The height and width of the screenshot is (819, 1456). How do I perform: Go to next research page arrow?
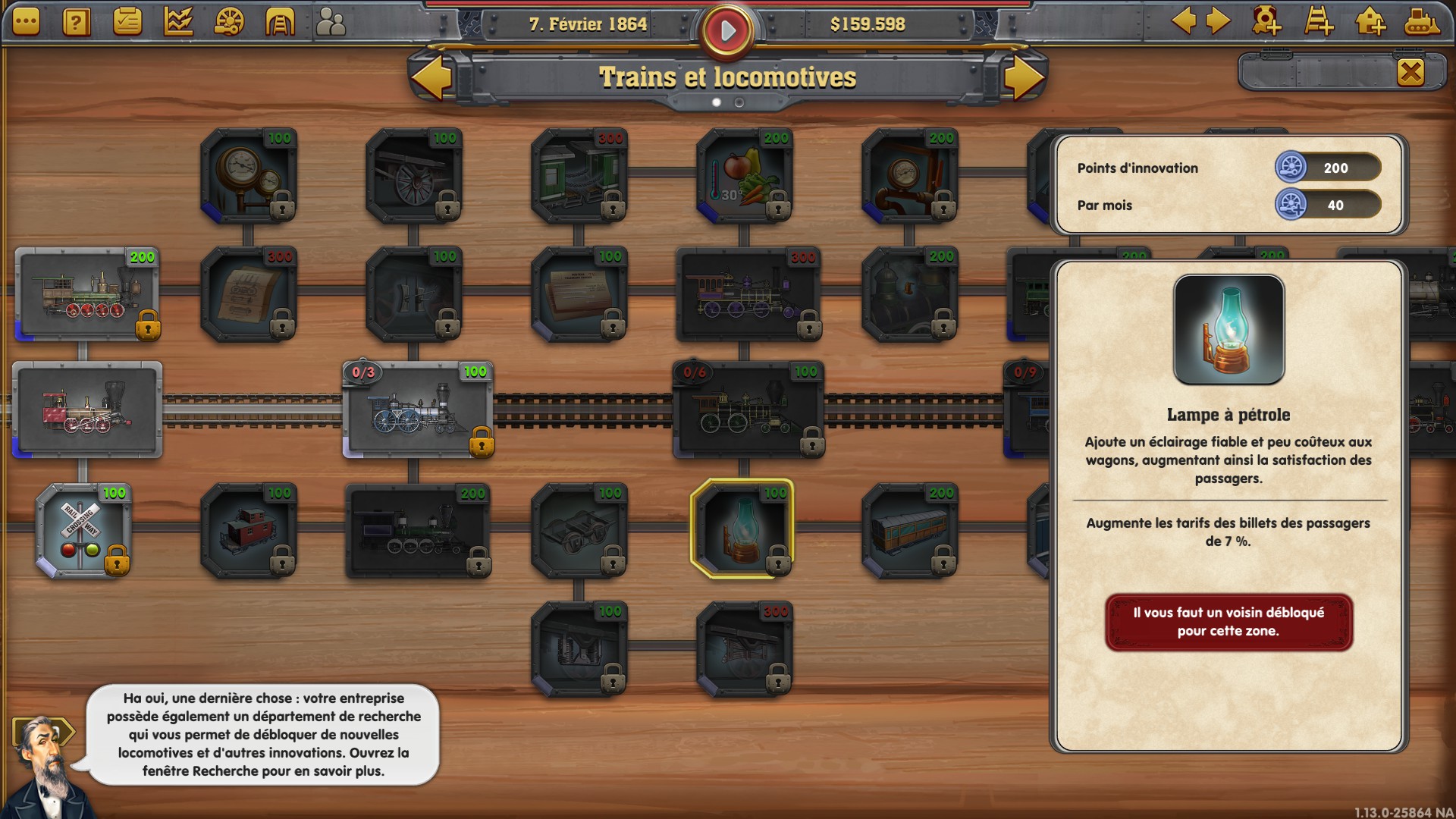(x=1025, y=77)
